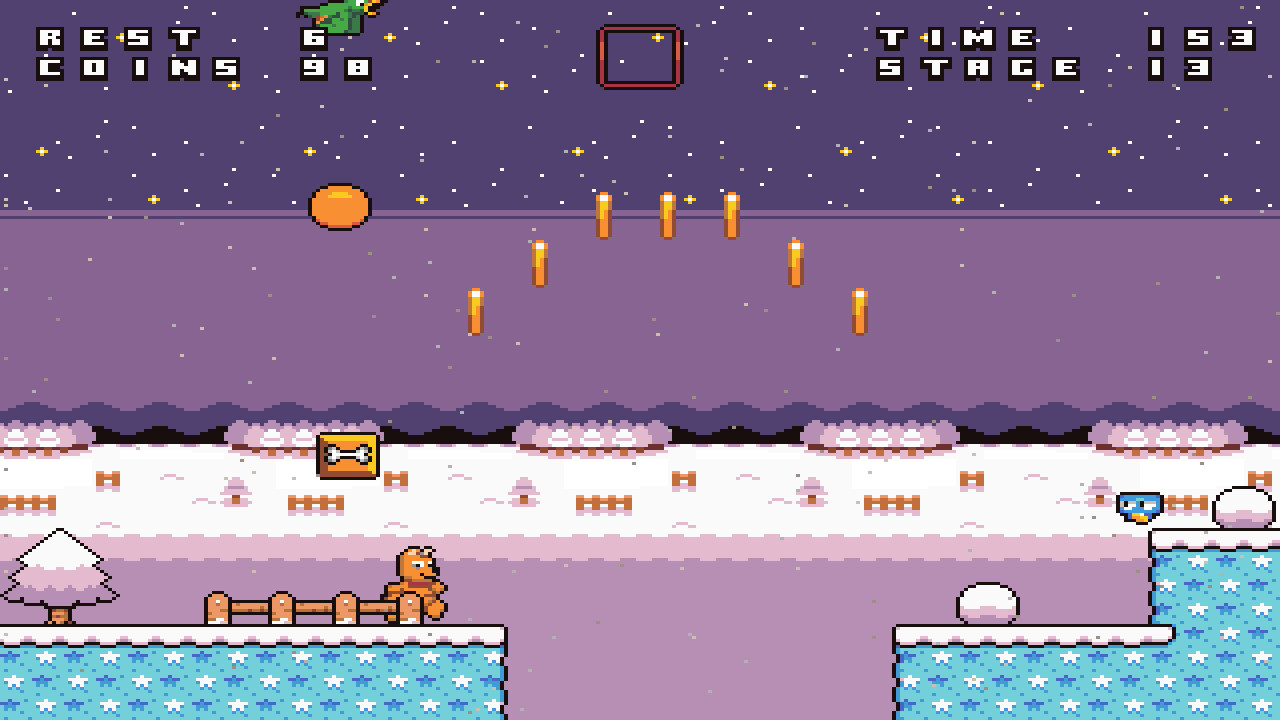Click the bone item block
Screen dimensions: 1280x720
click(348, 454)
